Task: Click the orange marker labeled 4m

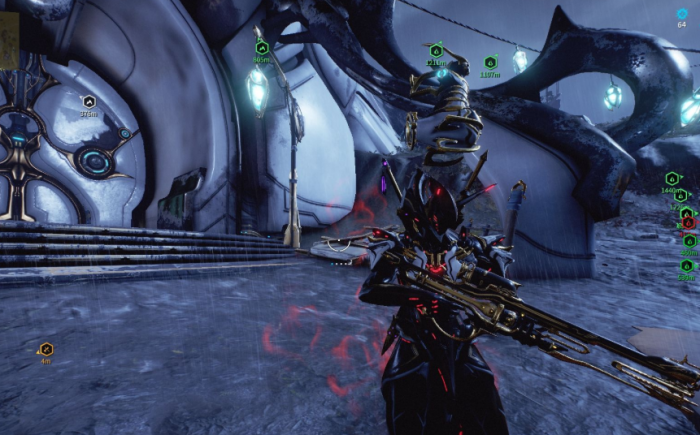Action: pos(46,348)
